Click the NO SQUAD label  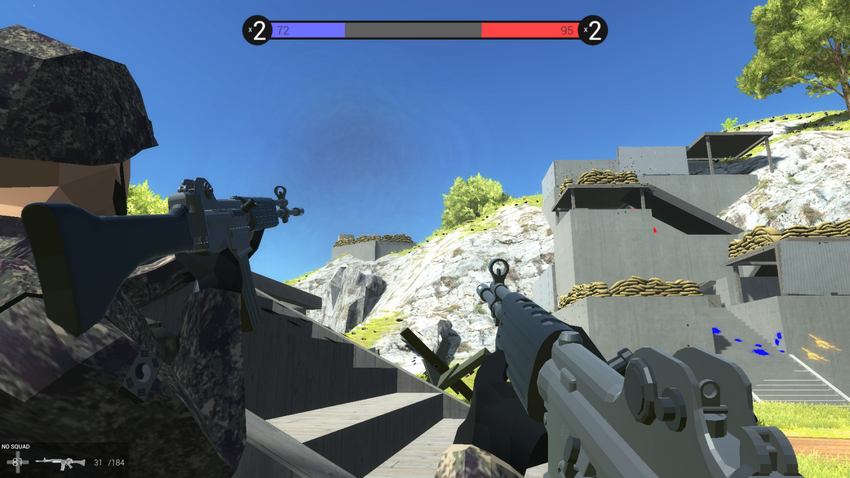click(x=18, y=447)
